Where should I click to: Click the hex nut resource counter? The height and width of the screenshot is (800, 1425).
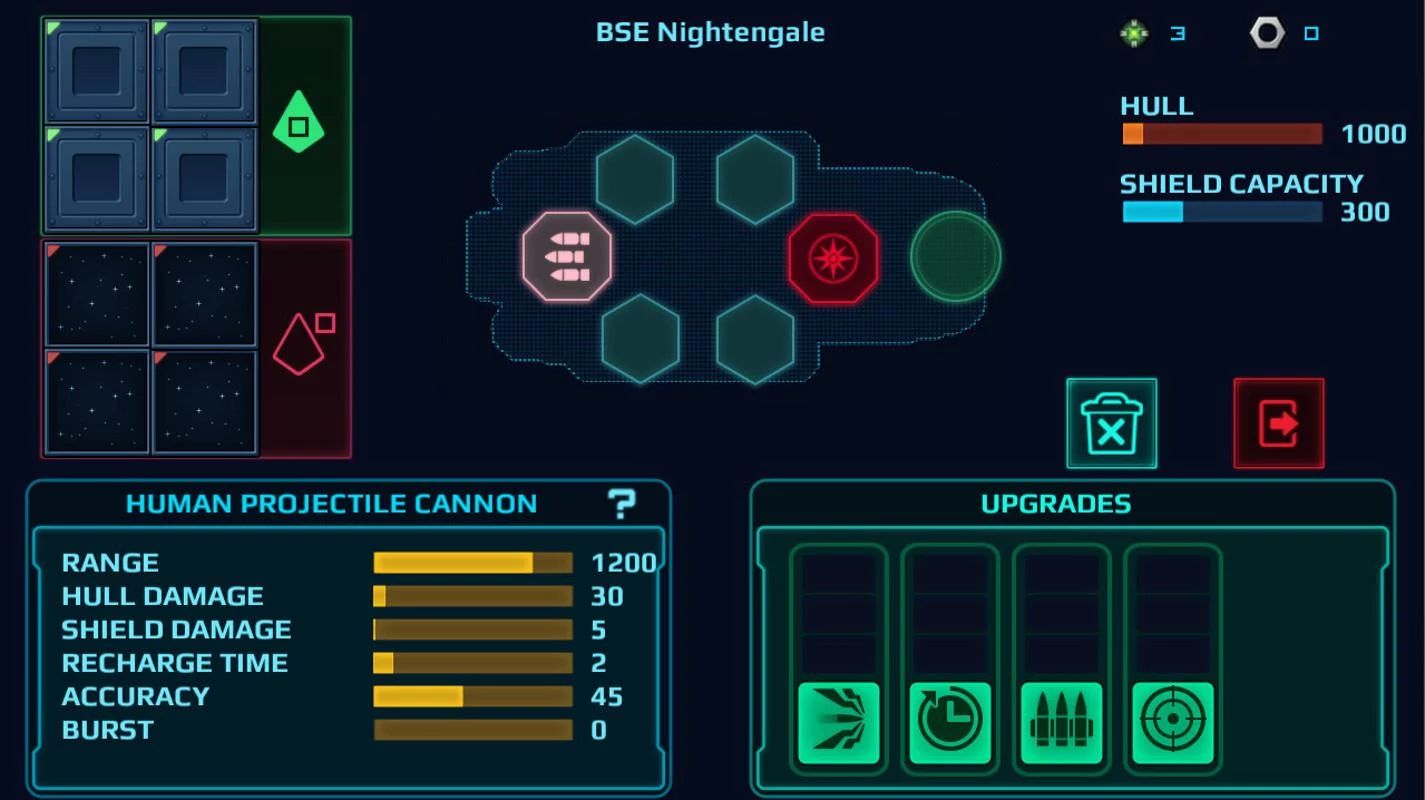(x=1266, y=32)
